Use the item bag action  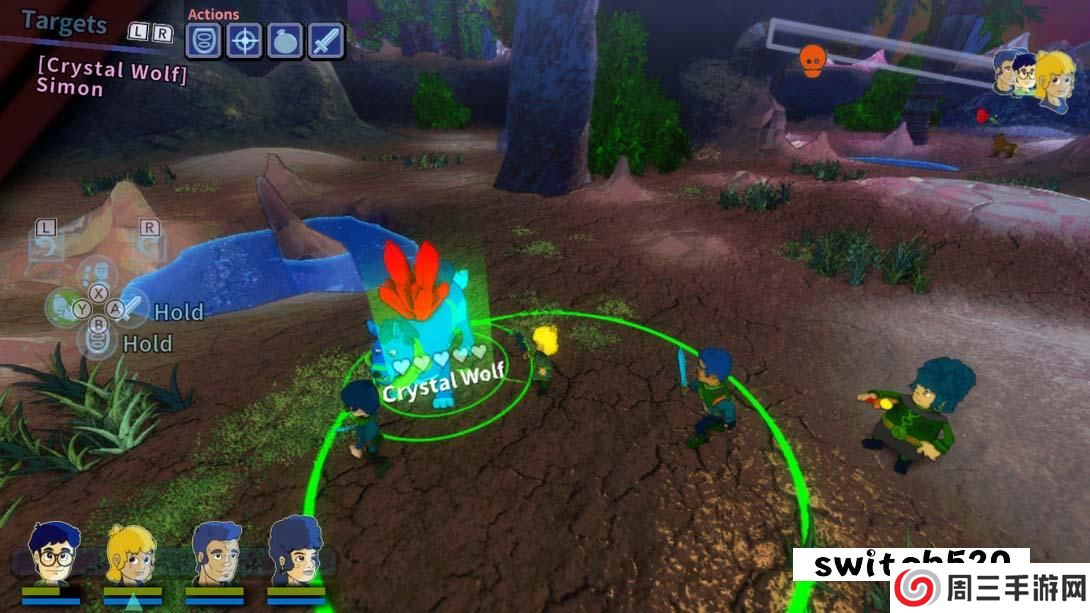tap(285, 42)
